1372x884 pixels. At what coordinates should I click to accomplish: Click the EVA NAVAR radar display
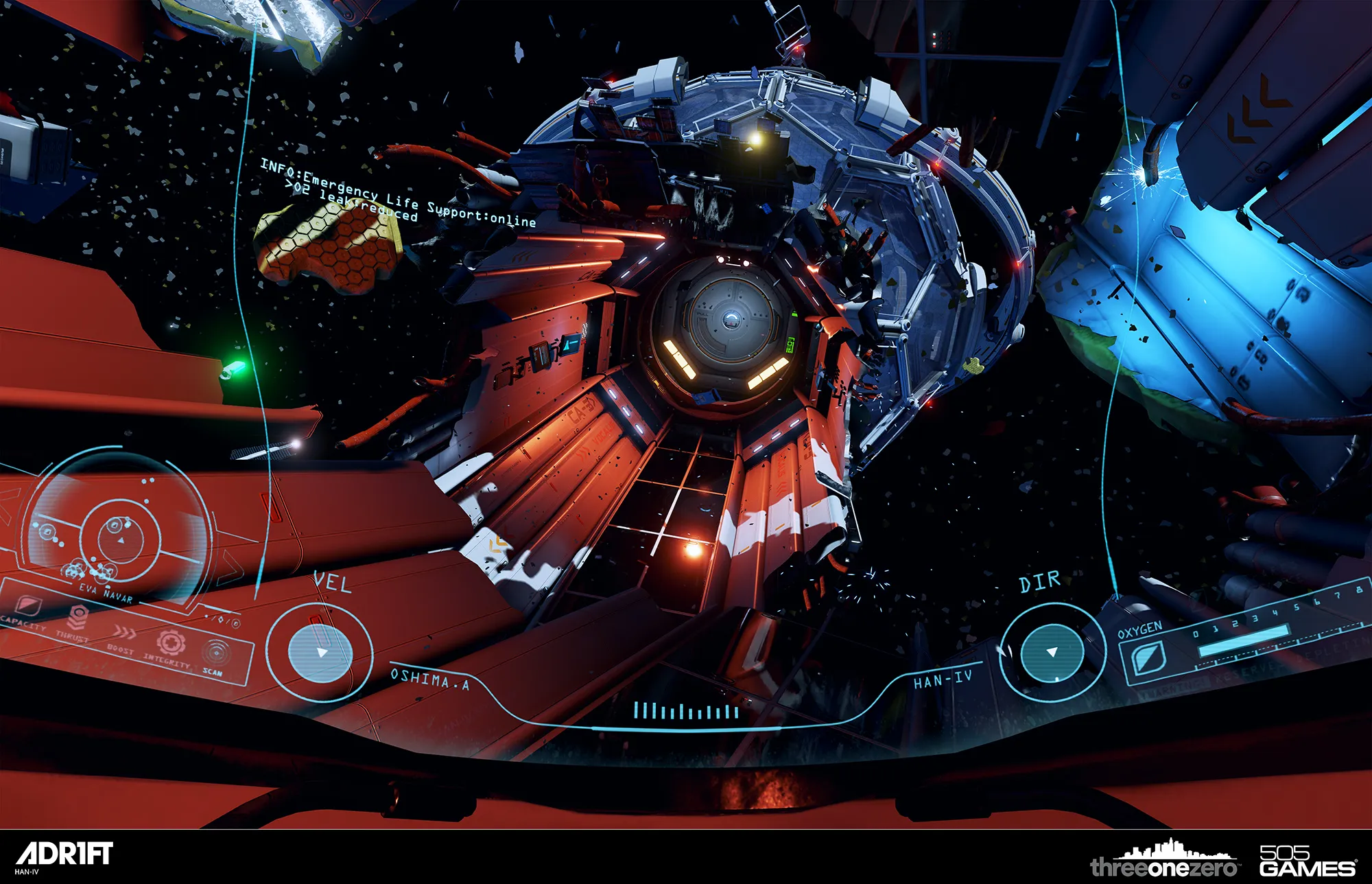pyautogui.click(x=120, y=533)
